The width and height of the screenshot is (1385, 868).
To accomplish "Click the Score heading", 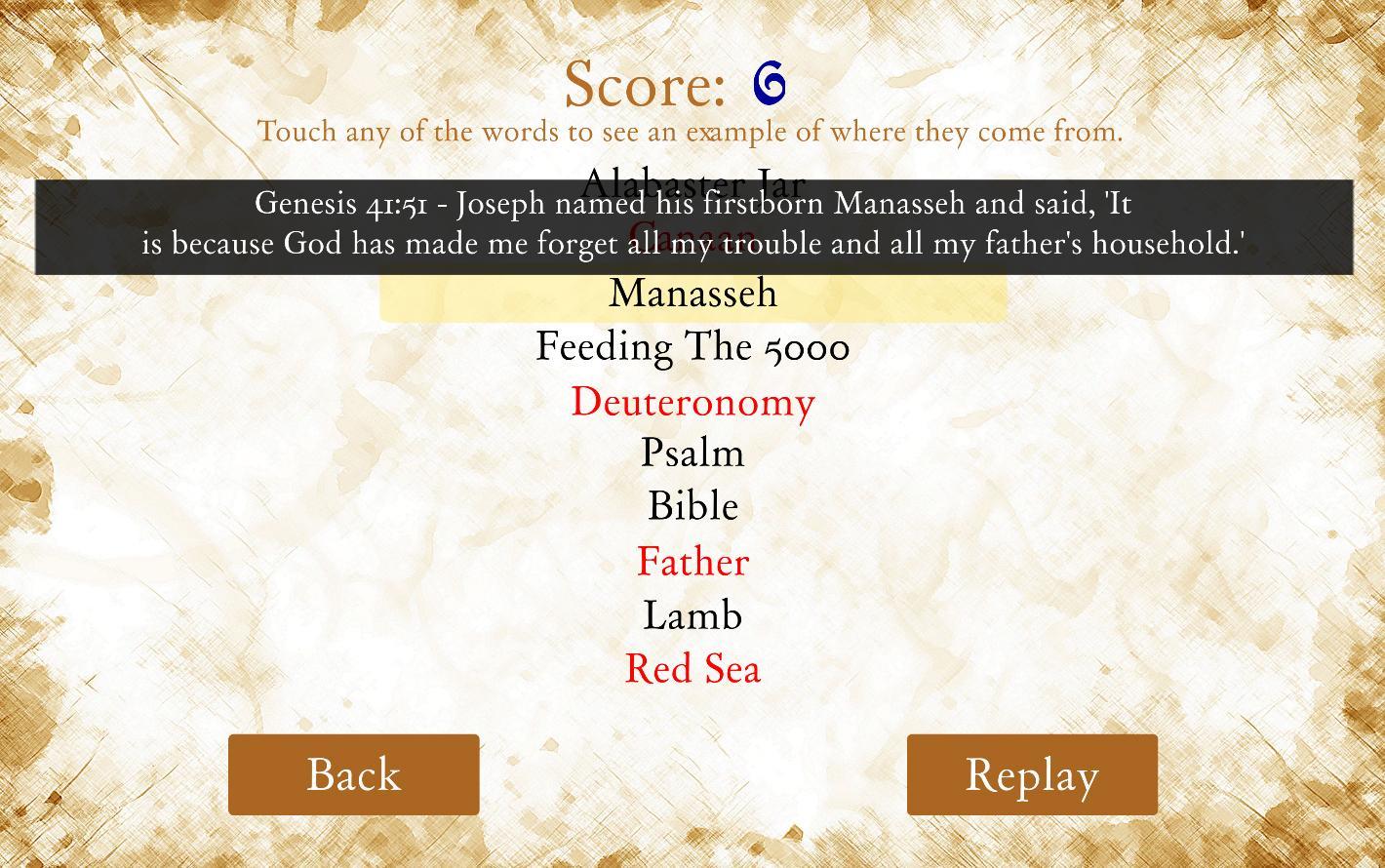I will pos(648,84).
